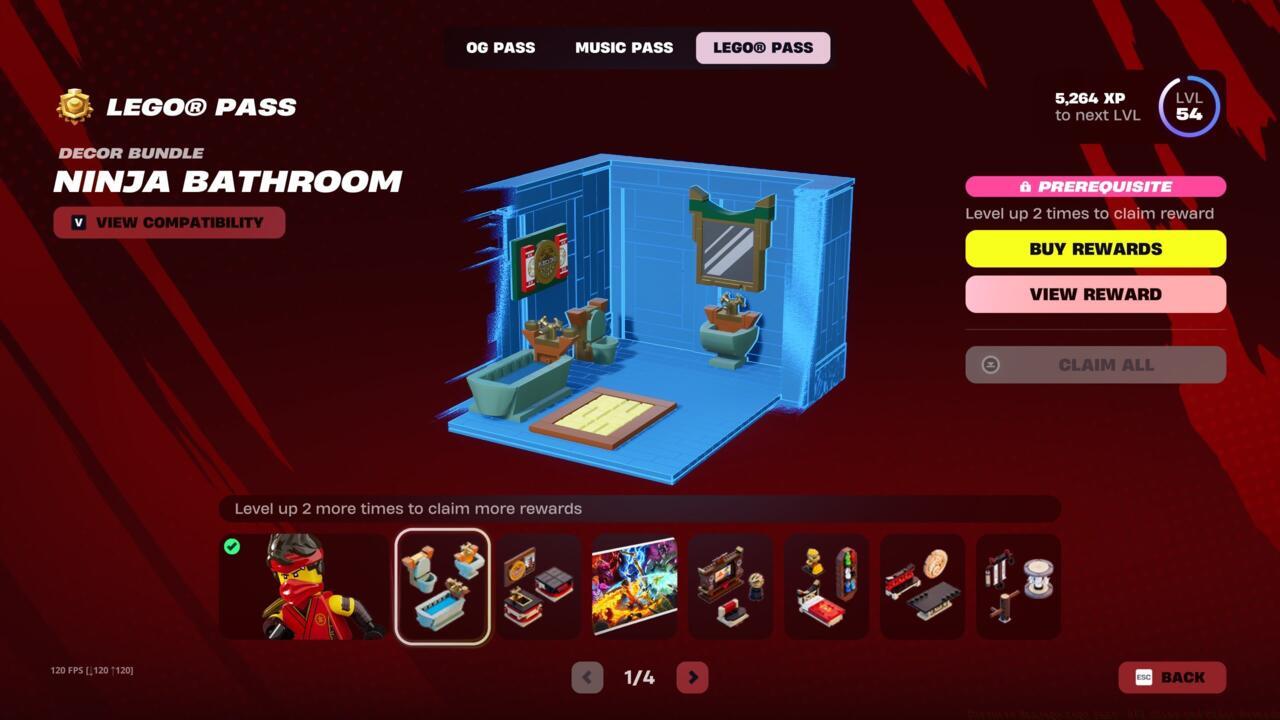This screenshot has height=720, width=1280.
Task: Select the bedroom set reward thumbnail
Action: pyautogui.click(x=826, y=586)
